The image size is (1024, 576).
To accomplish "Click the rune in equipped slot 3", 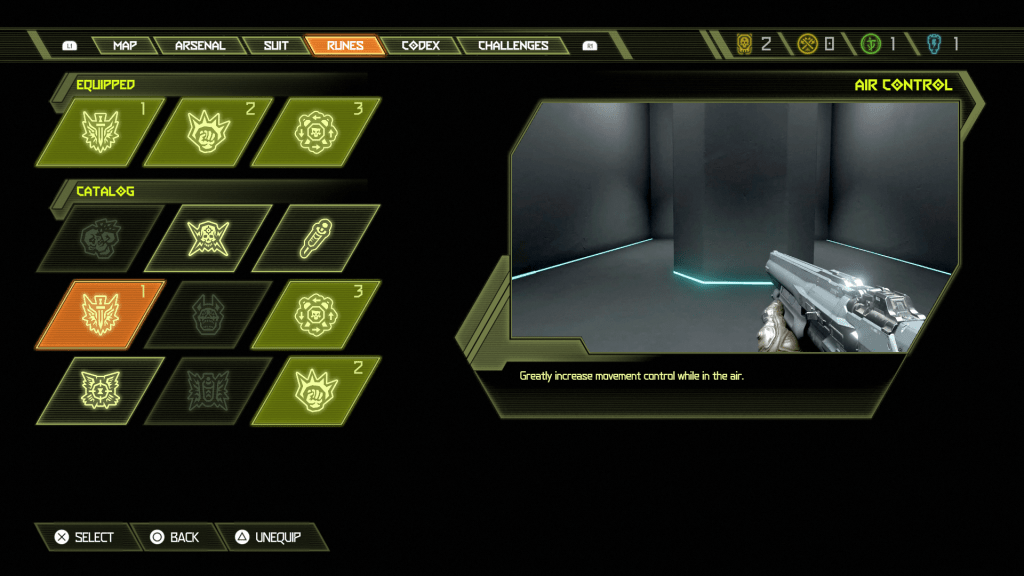I will coord(317,132).
